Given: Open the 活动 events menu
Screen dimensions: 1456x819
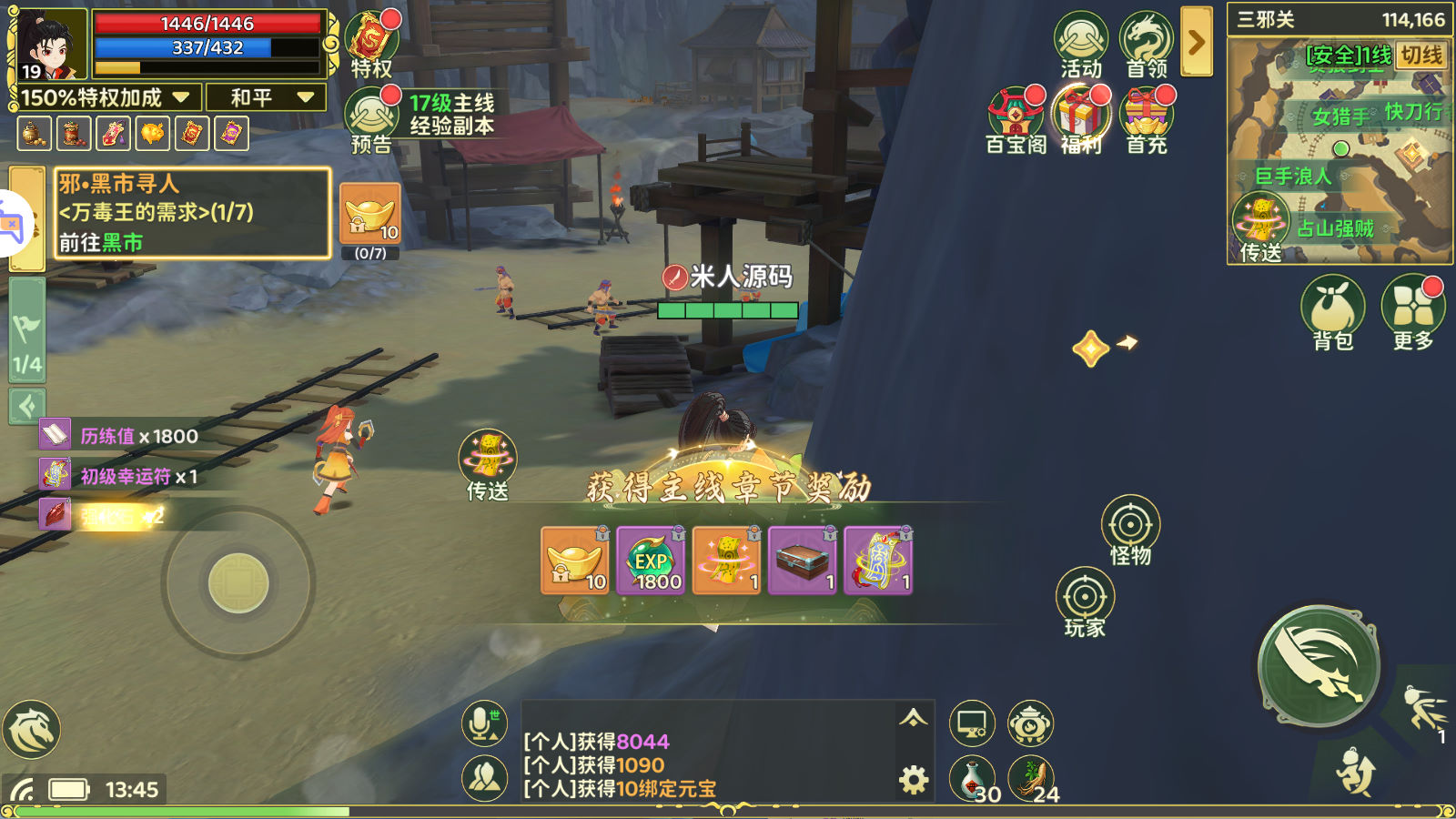Looking at the screenshot, I should pyautogui.click(x=1080, y=44).
